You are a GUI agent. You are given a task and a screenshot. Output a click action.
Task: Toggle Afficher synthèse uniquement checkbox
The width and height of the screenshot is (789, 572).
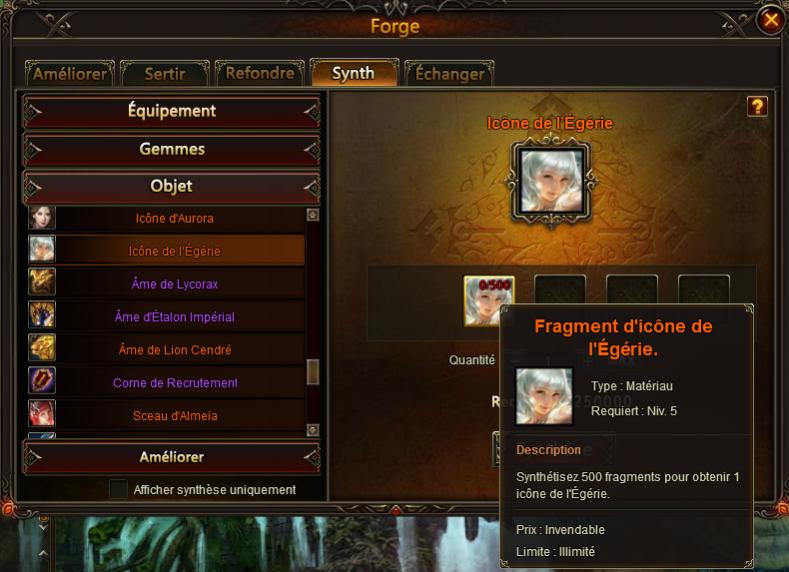119,490
